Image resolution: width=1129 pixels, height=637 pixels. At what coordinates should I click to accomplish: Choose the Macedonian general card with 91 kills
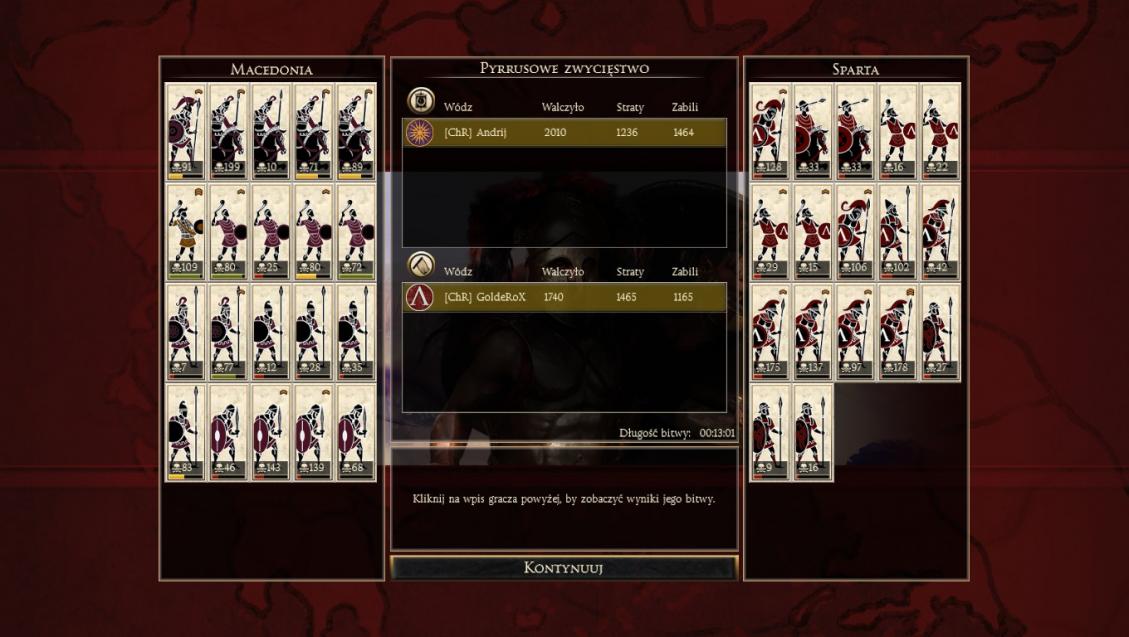[186, 131]
